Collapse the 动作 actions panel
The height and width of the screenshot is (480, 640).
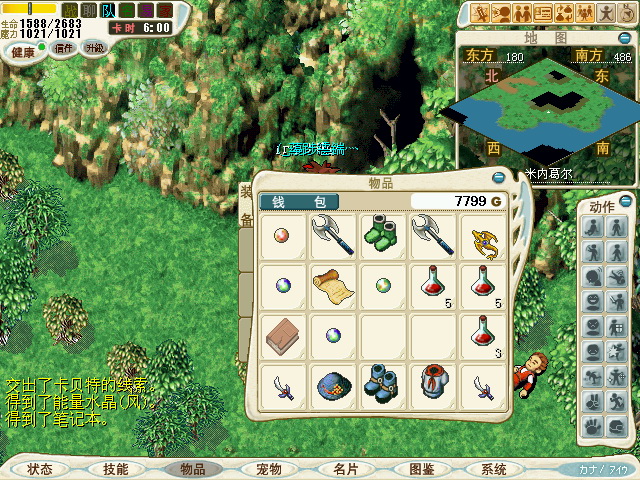pos(625,202)
